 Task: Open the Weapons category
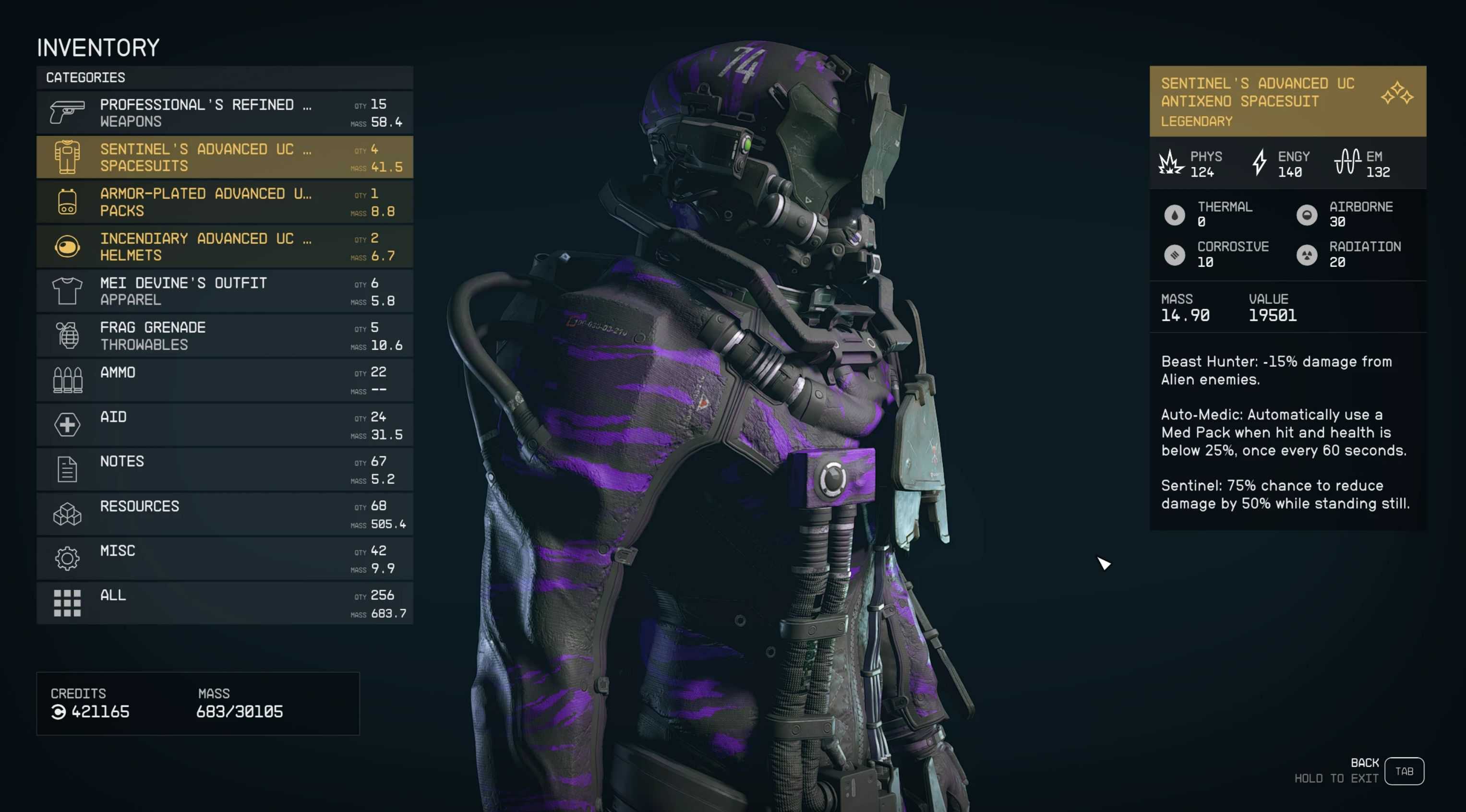pos(224,113)
